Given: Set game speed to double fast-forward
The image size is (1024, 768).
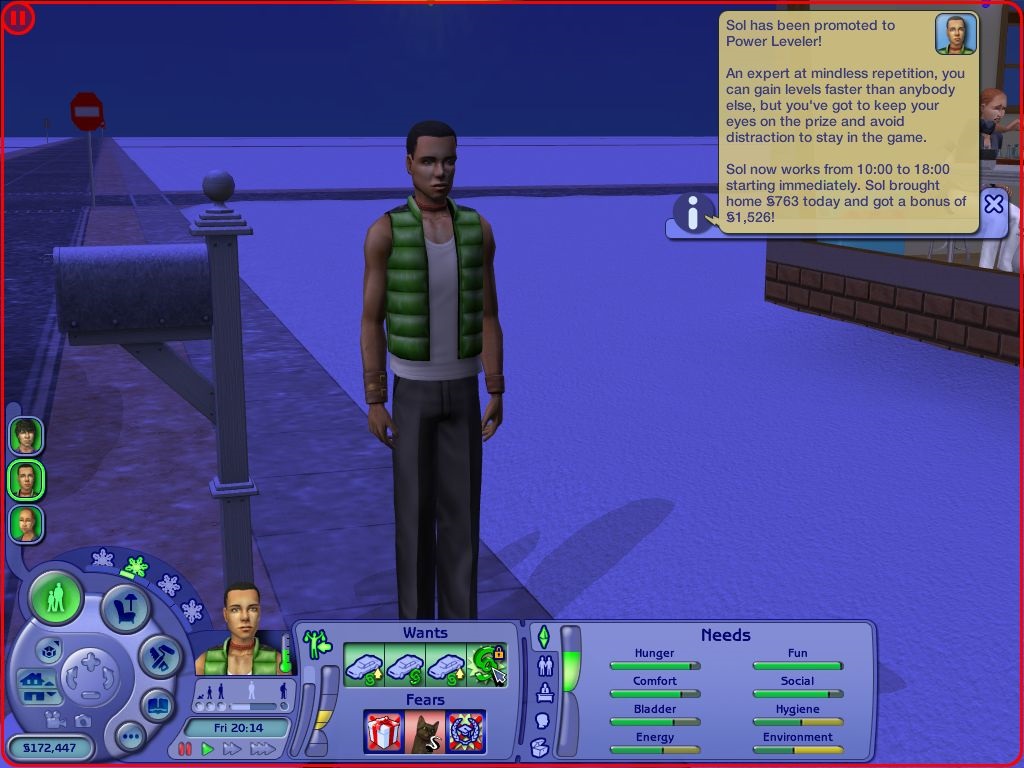Looking at the screenshot, I should 233,749.
